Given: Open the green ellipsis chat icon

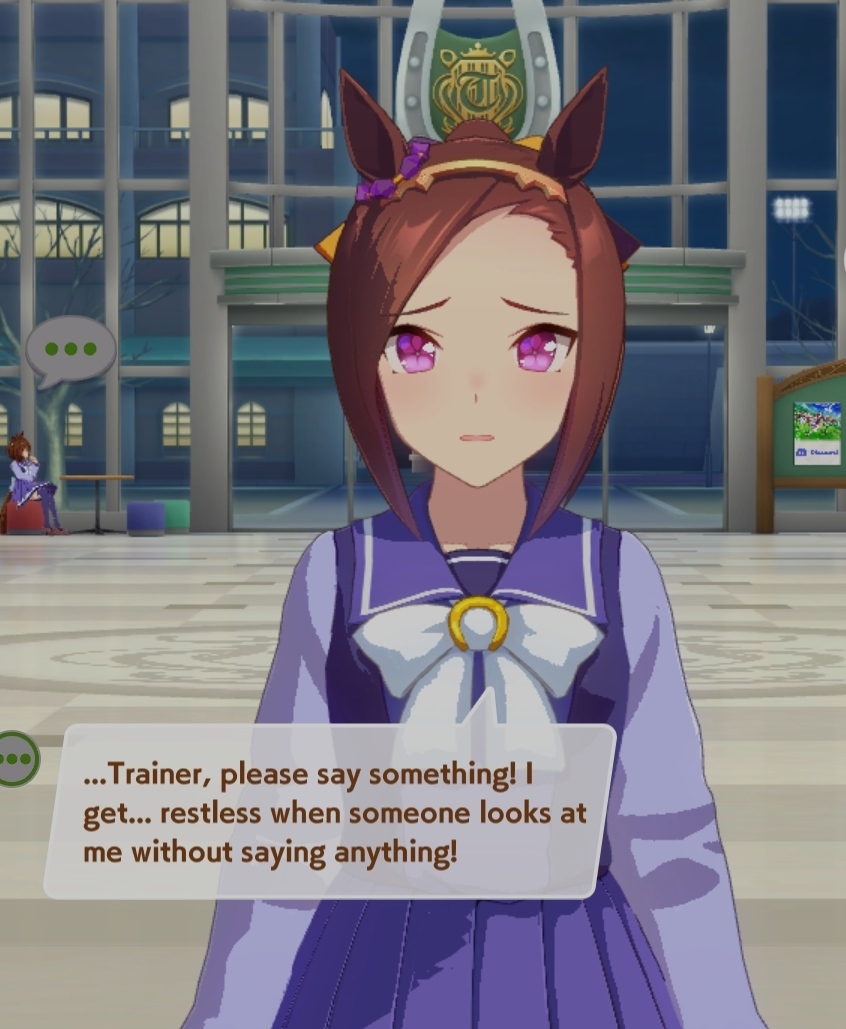Looking at the screenshot, I should (14, 759).
